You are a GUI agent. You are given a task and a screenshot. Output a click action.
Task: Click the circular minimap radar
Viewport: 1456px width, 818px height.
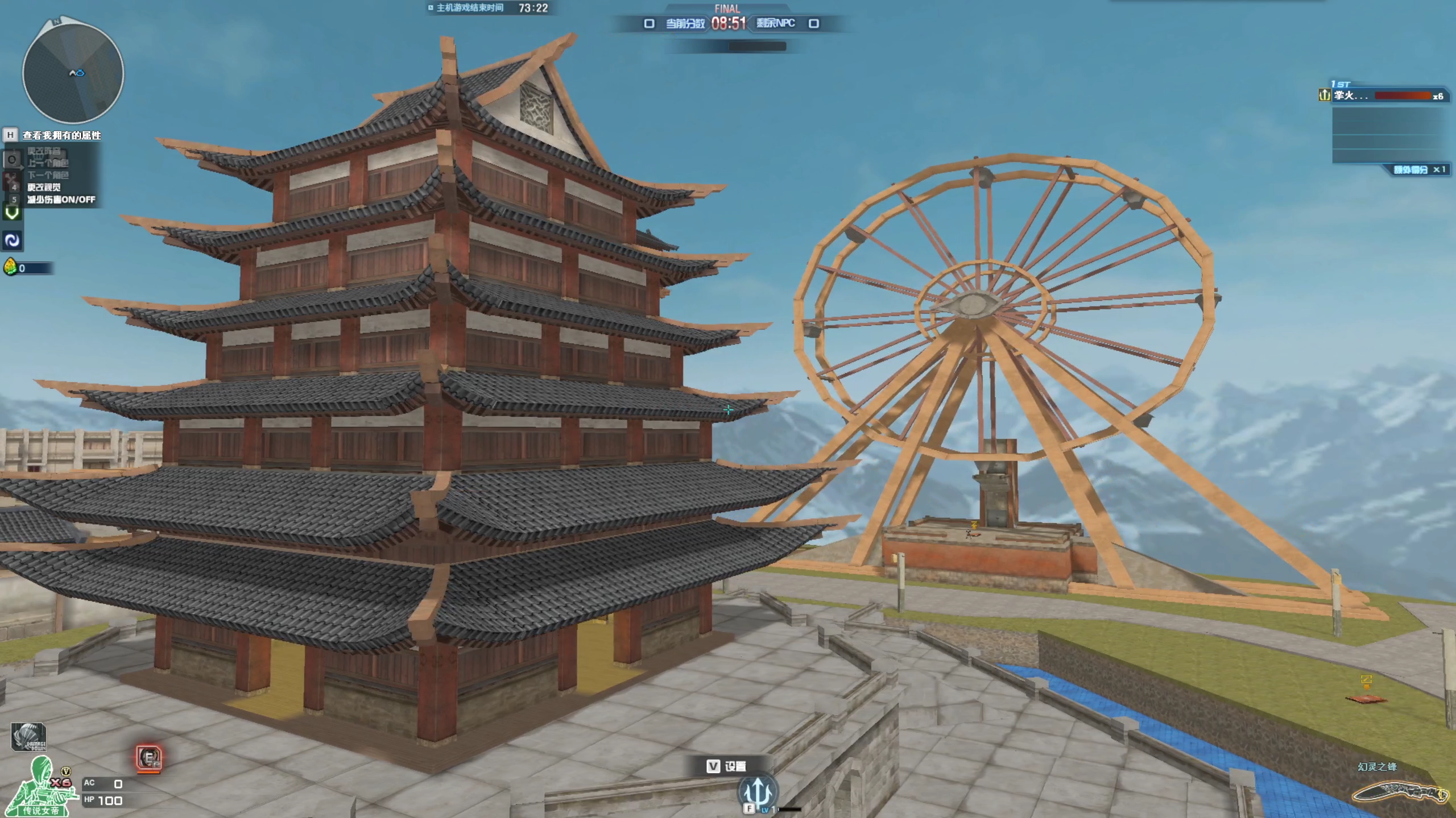point(73,73)
